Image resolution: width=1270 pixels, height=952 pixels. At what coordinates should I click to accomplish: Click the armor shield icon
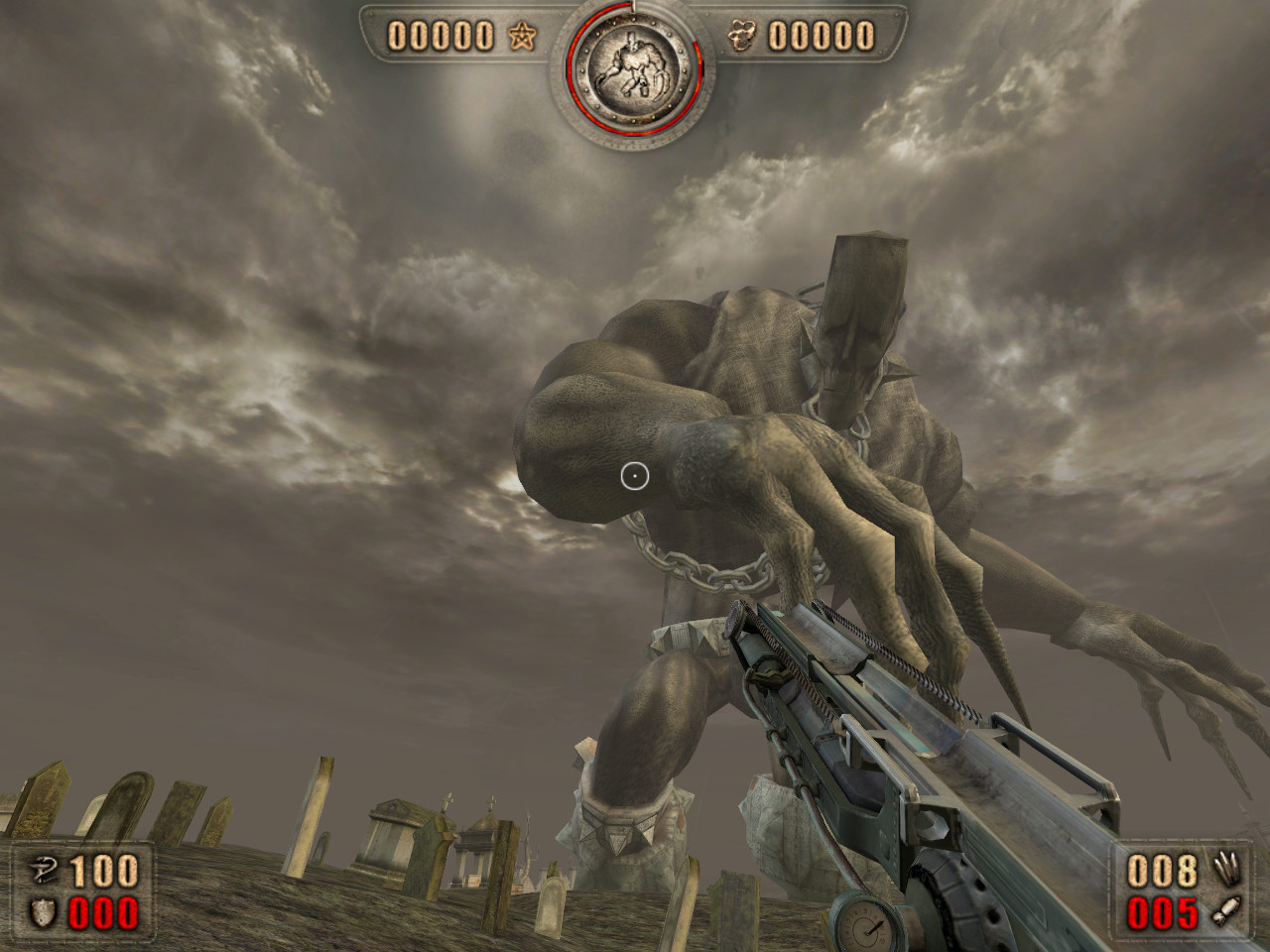43,913
